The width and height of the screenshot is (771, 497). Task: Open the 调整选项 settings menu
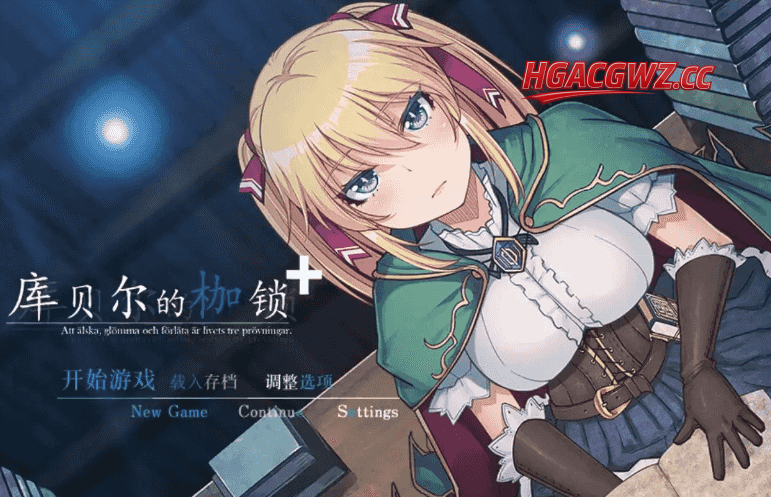(299, 381)
